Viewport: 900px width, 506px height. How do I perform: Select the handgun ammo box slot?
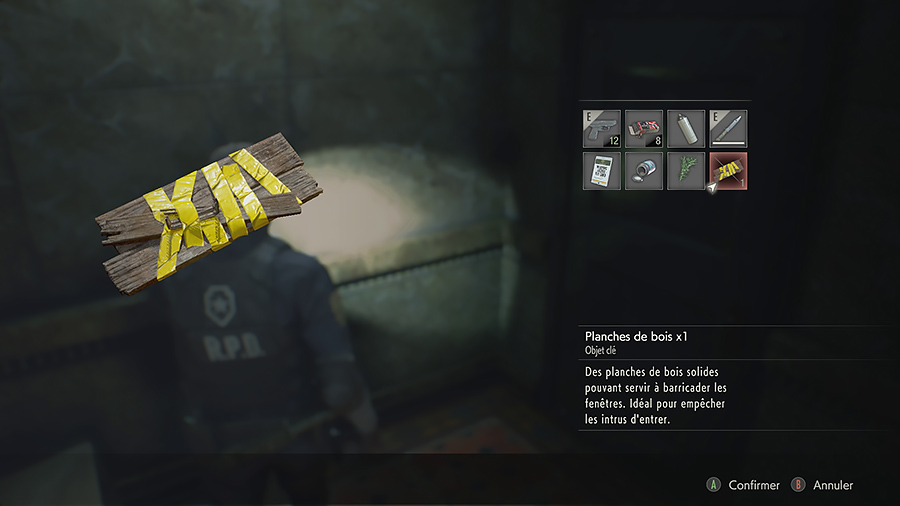pyautogui.click(x=644, y=129)
